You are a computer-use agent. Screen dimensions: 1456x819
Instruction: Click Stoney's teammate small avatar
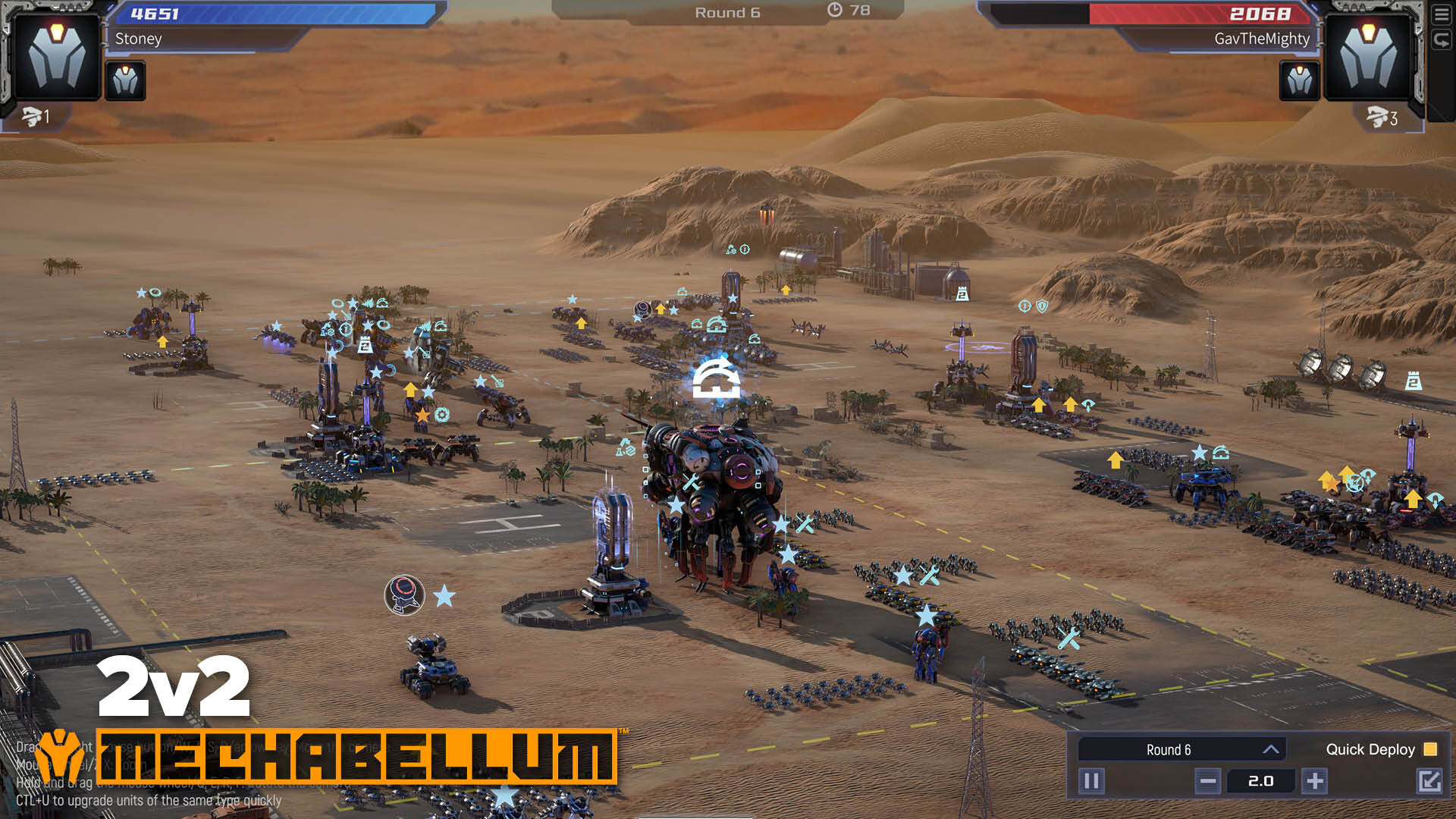pyautogui.click(x=125, y=80)
